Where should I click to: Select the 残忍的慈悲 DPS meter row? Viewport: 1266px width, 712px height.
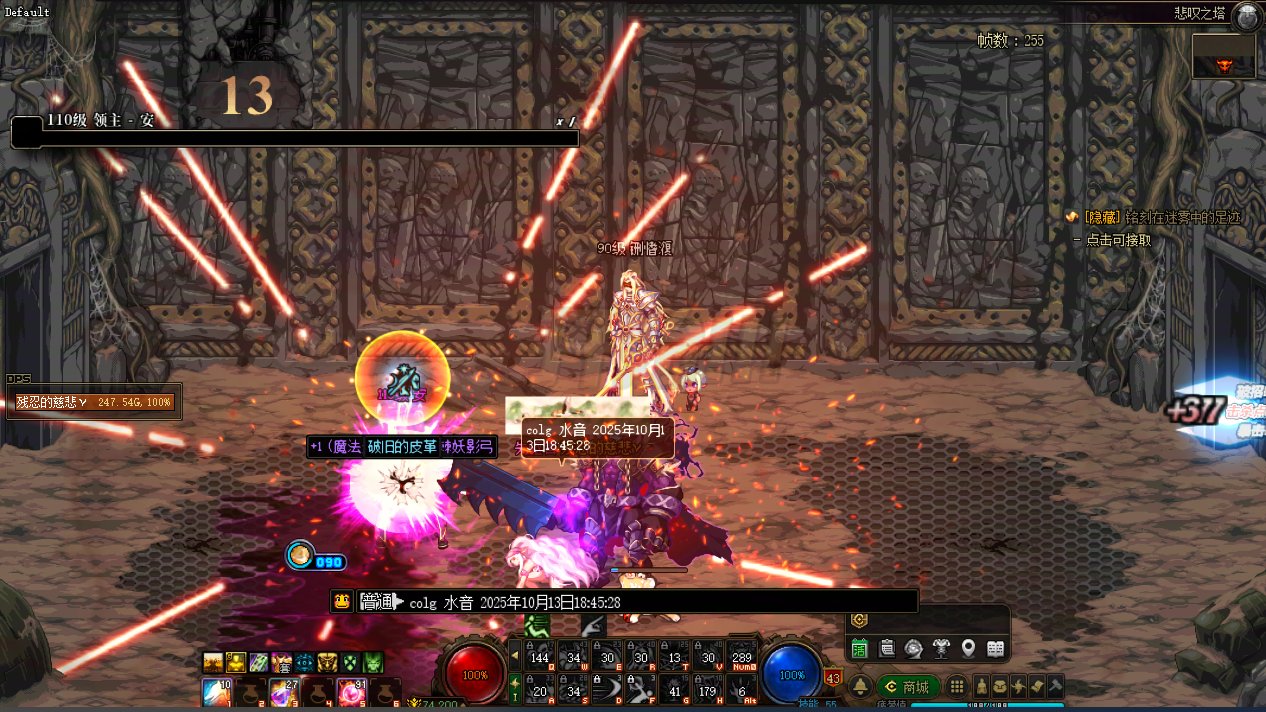(94, 402)
